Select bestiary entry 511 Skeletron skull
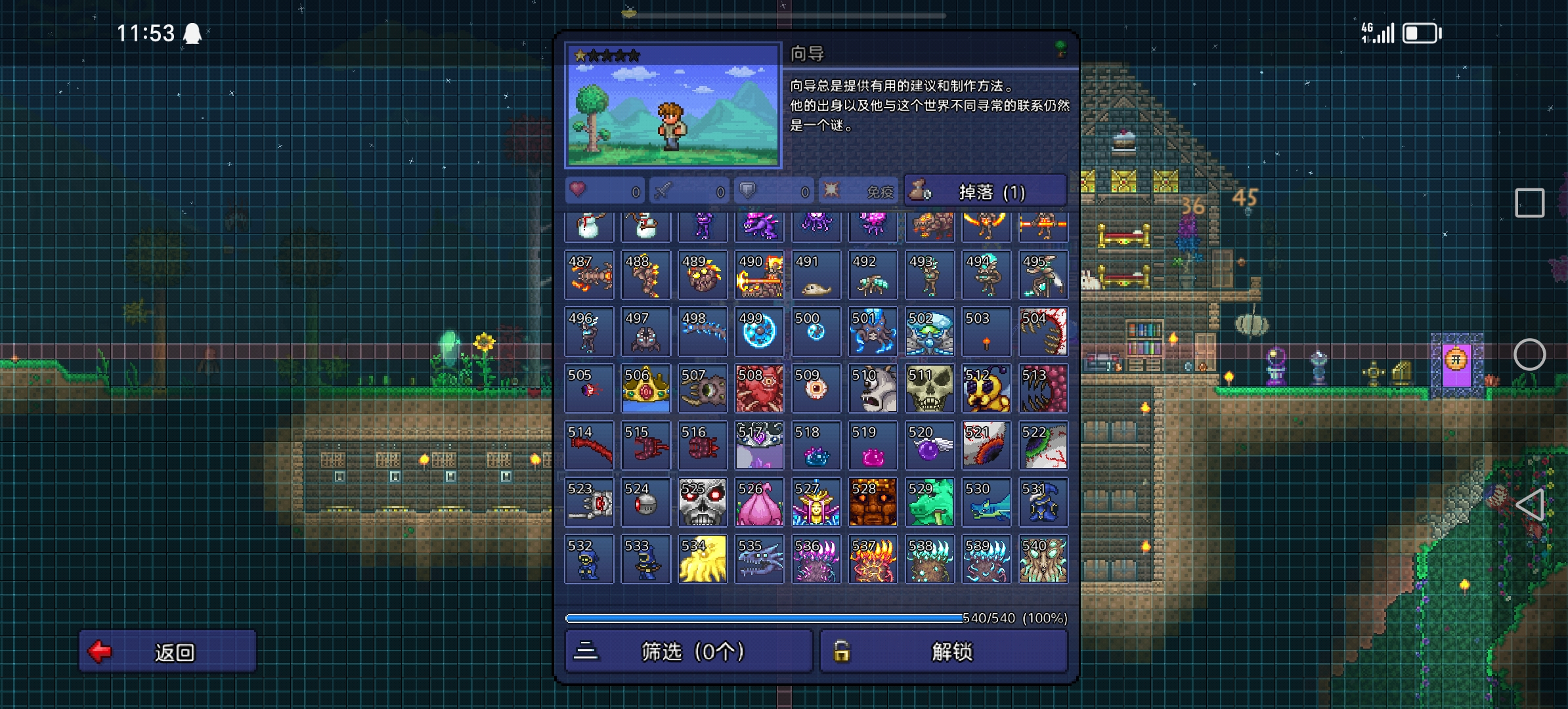The image size is (1568, 709). click(929, 389)
